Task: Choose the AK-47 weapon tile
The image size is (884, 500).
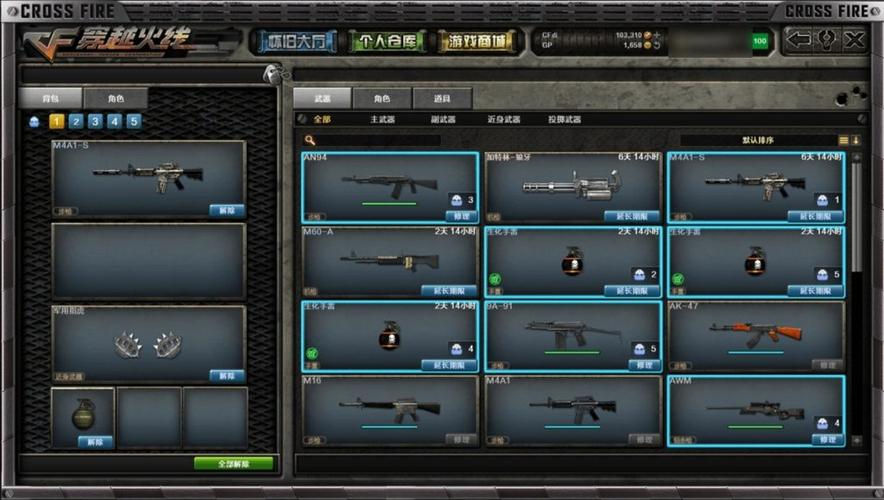Action: click(756, 333)
